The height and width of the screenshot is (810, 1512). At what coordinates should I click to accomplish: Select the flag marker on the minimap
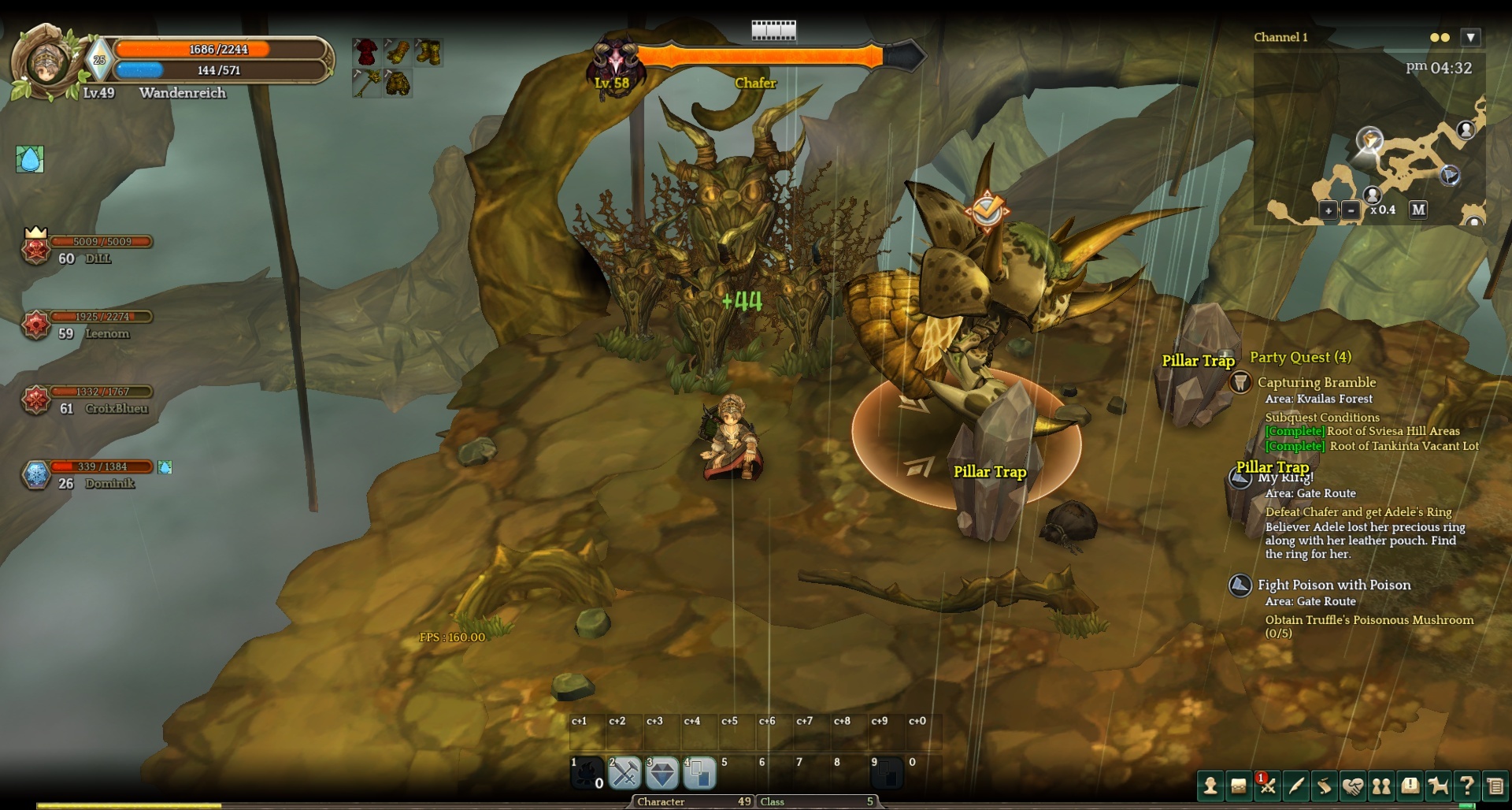click(1450, 175)
